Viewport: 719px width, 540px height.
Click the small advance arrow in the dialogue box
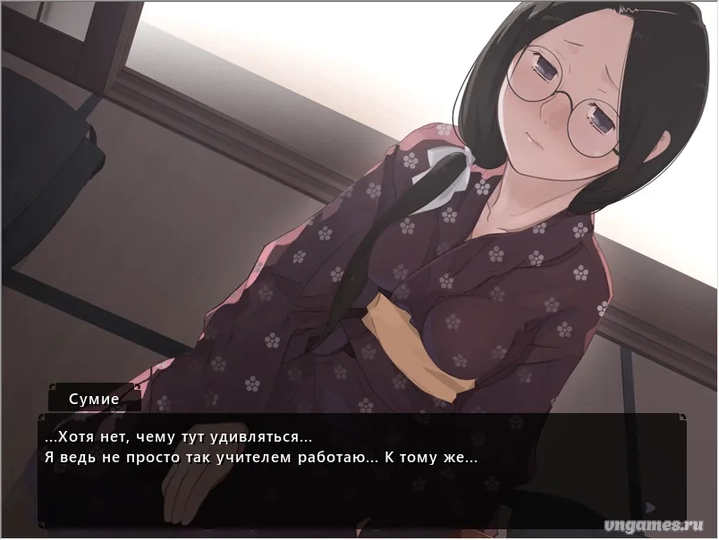click(651, 509)
